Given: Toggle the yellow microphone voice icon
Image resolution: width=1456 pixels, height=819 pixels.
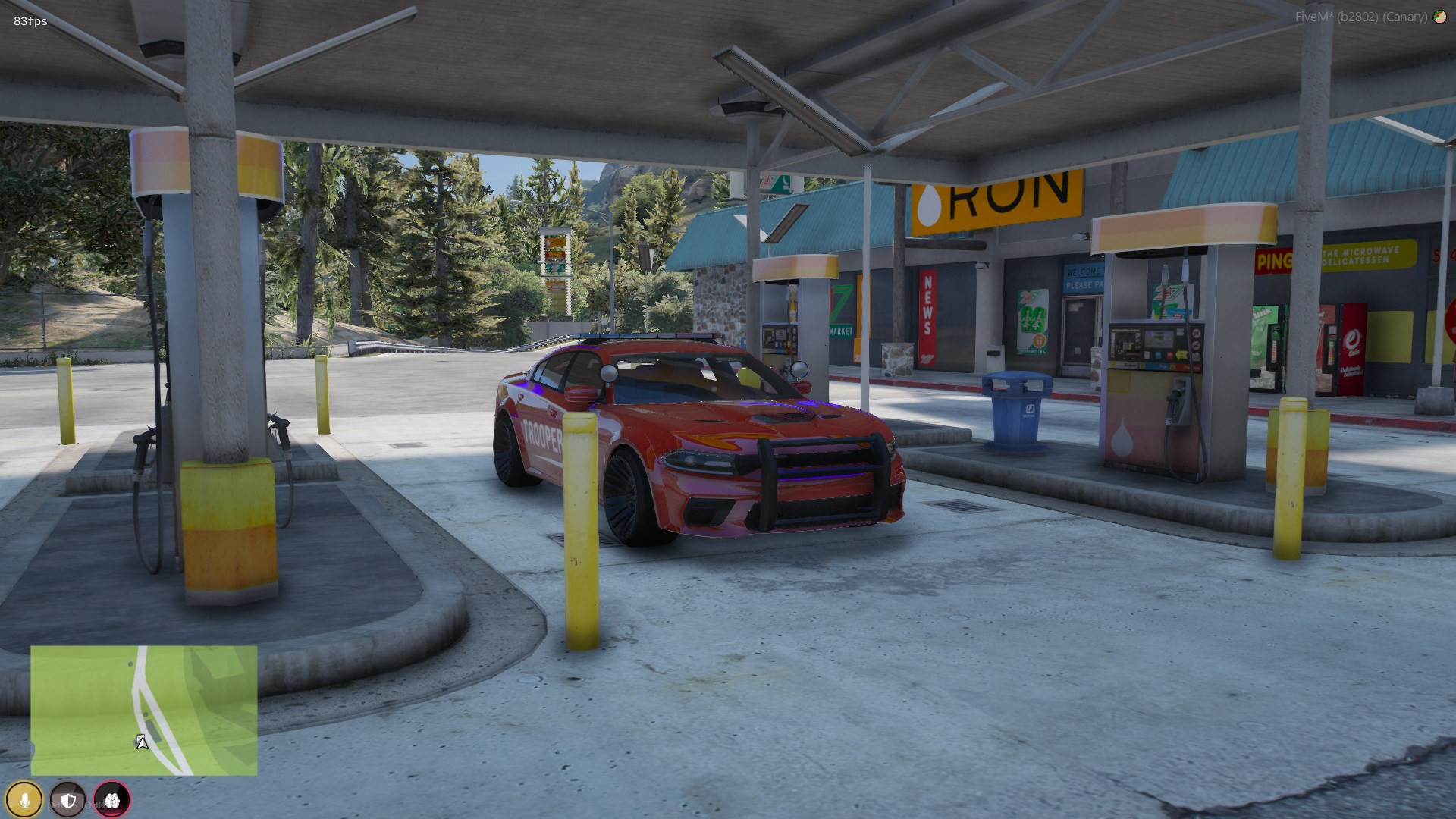Looking at the screenshot, I should tap(25, 800).
